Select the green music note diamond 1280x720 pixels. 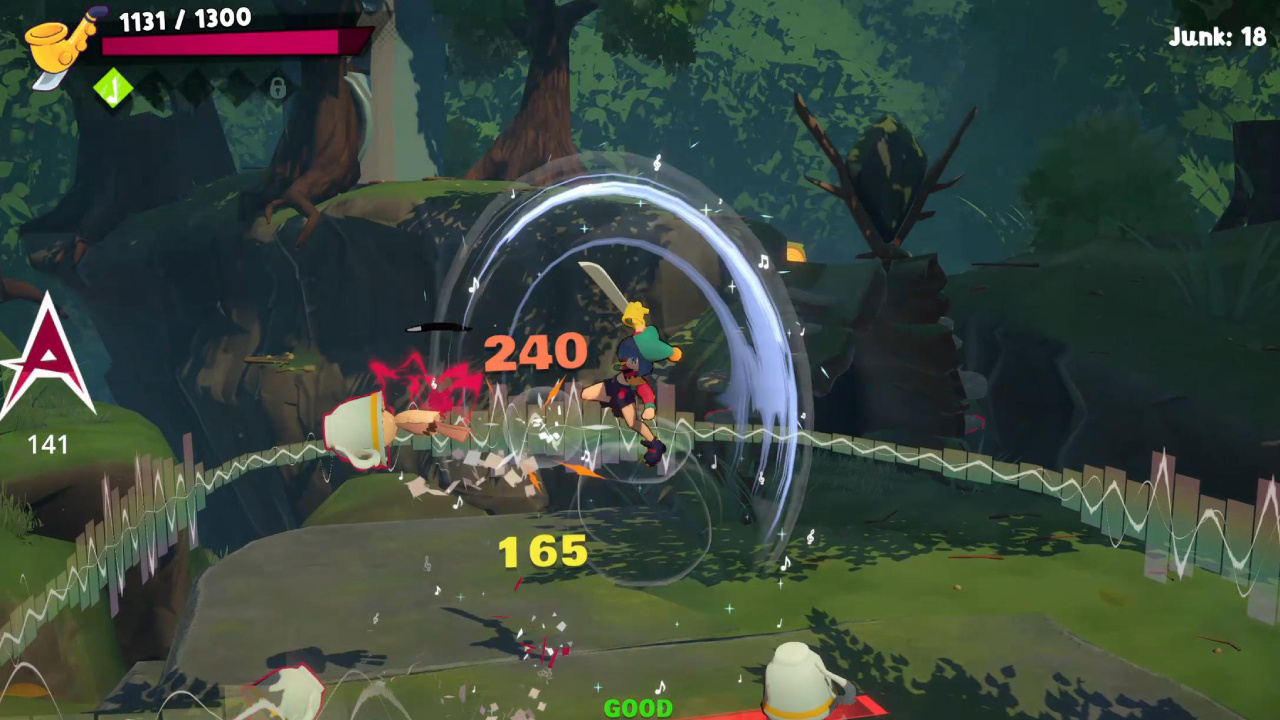(x=113, y=88)
